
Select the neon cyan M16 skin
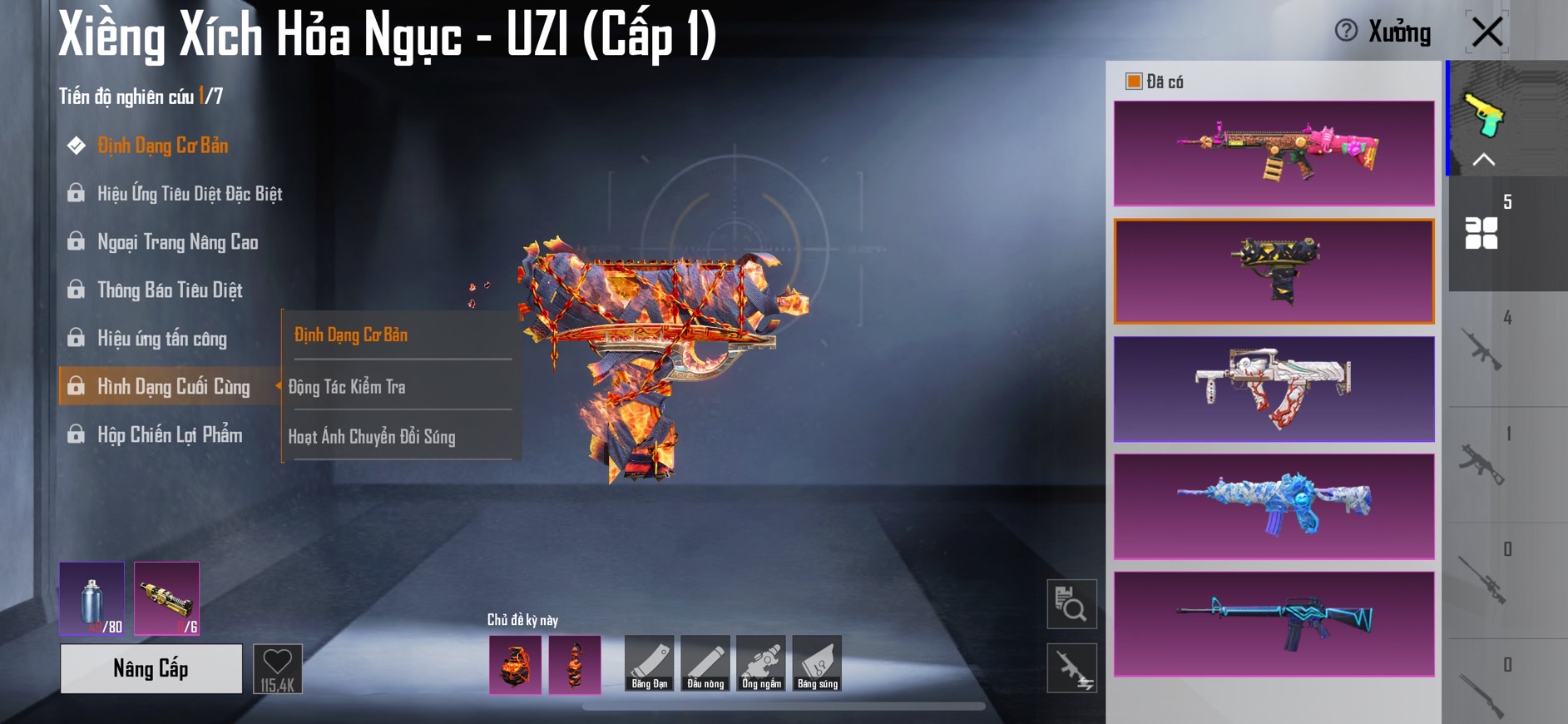(1274, 623)
